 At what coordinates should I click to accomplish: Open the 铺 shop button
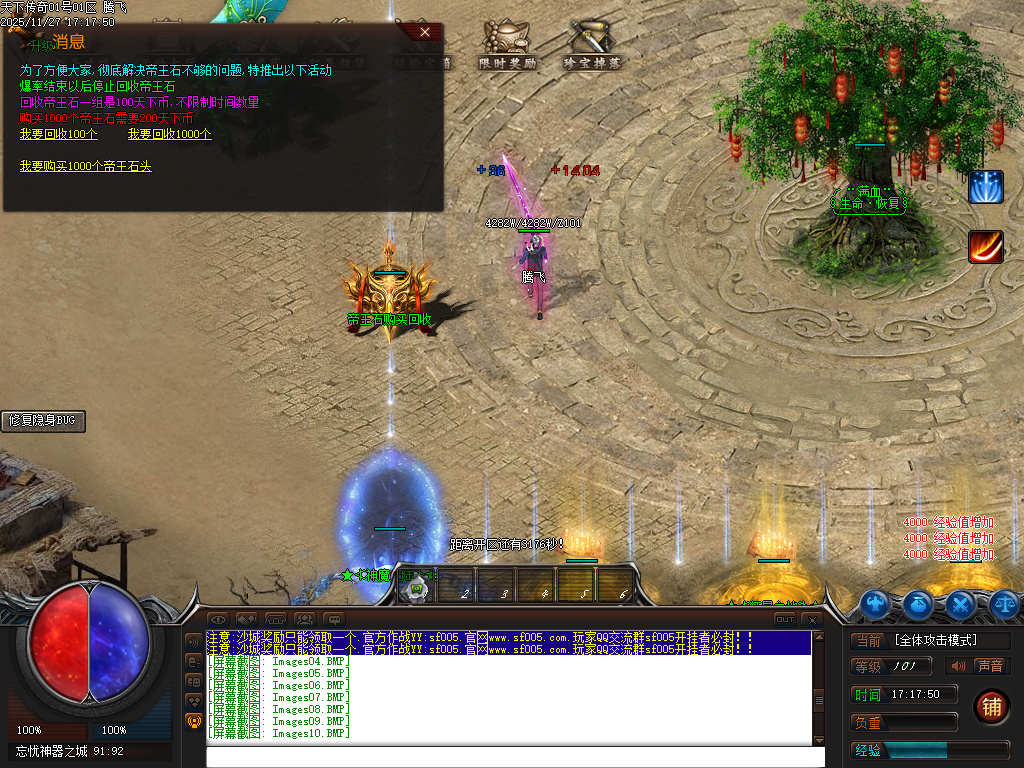coord(992,706)
